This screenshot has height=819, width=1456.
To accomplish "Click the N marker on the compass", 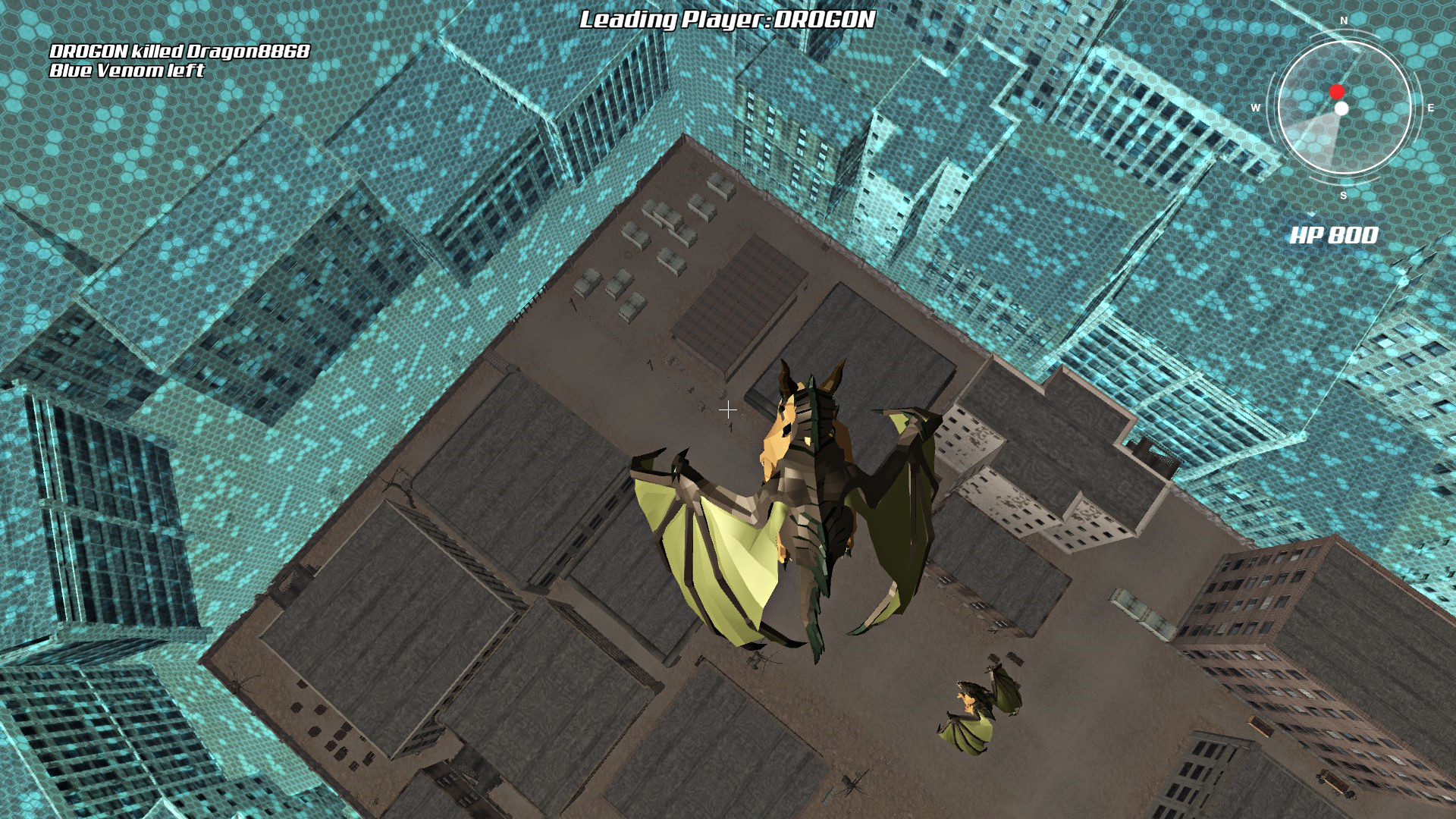I will click(x=1344, y=21).
